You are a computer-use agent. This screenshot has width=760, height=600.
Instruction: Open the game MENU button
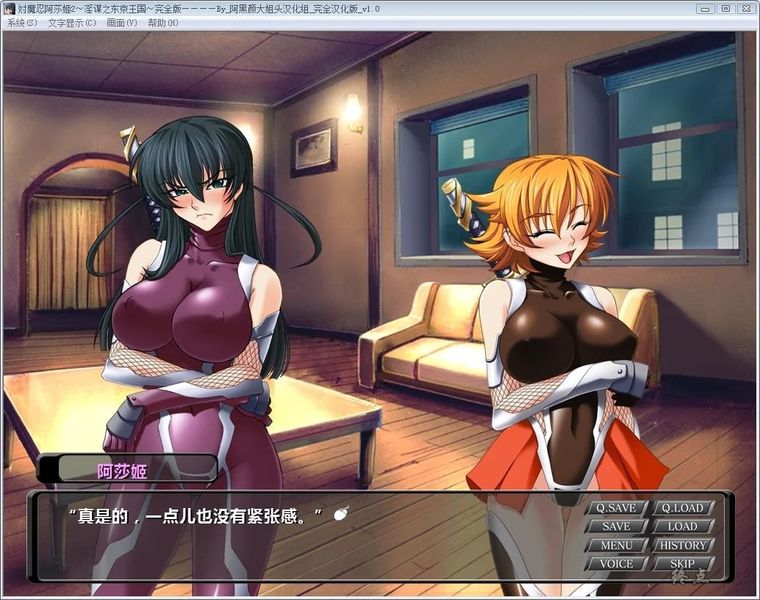coord(616,545)
